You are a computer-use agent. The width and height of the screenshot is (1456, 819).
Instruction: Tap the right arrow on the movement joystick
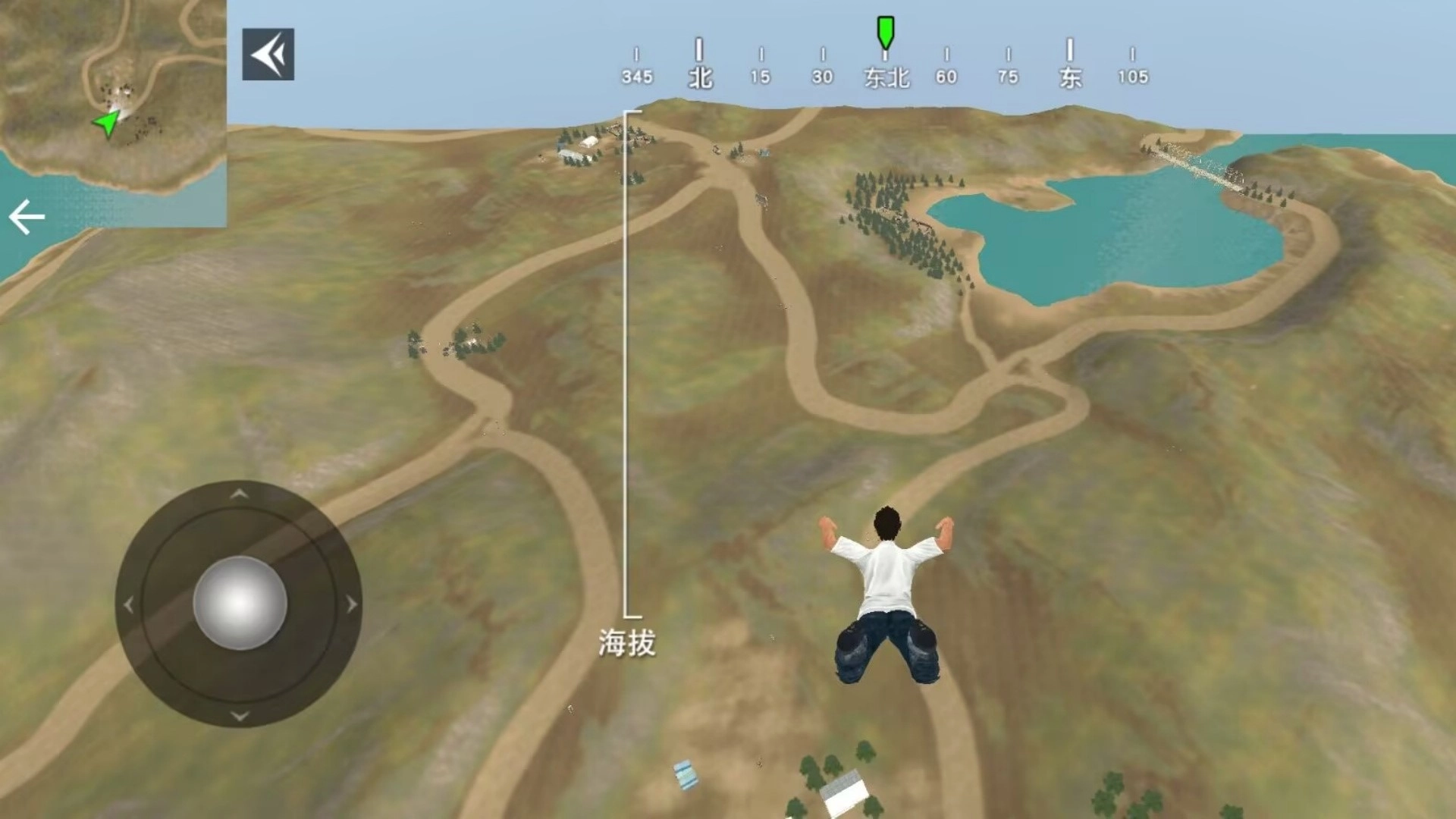click(350, 603)
